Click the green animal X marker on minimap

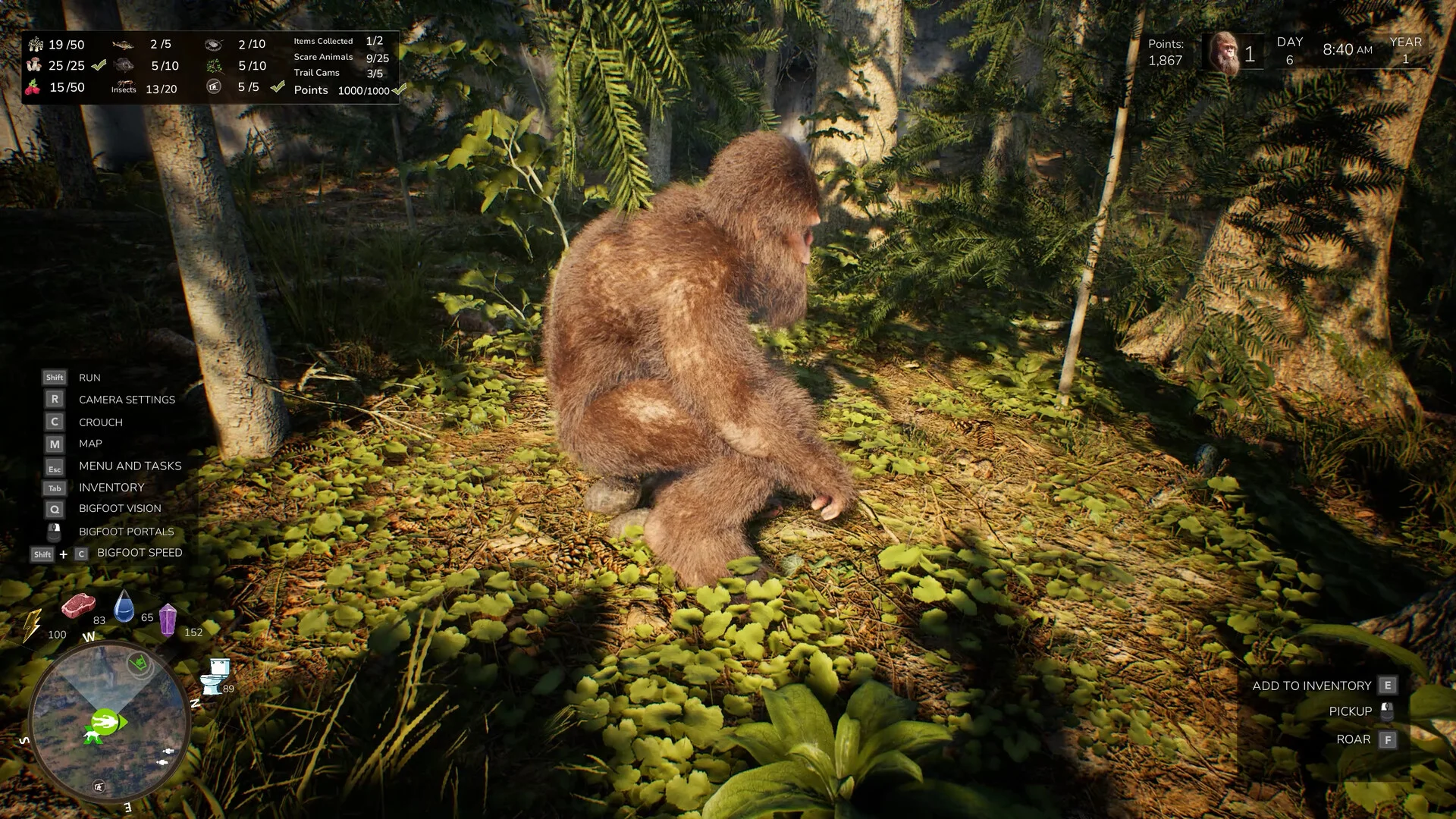click(x=94, y=737)
